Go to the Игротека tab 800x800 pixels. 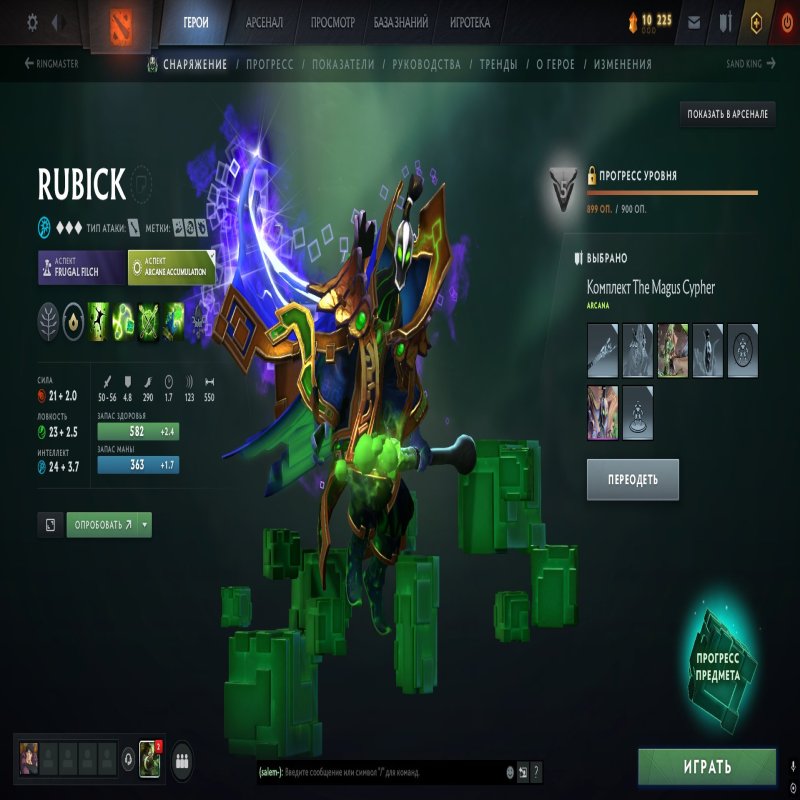pos(470,22)
